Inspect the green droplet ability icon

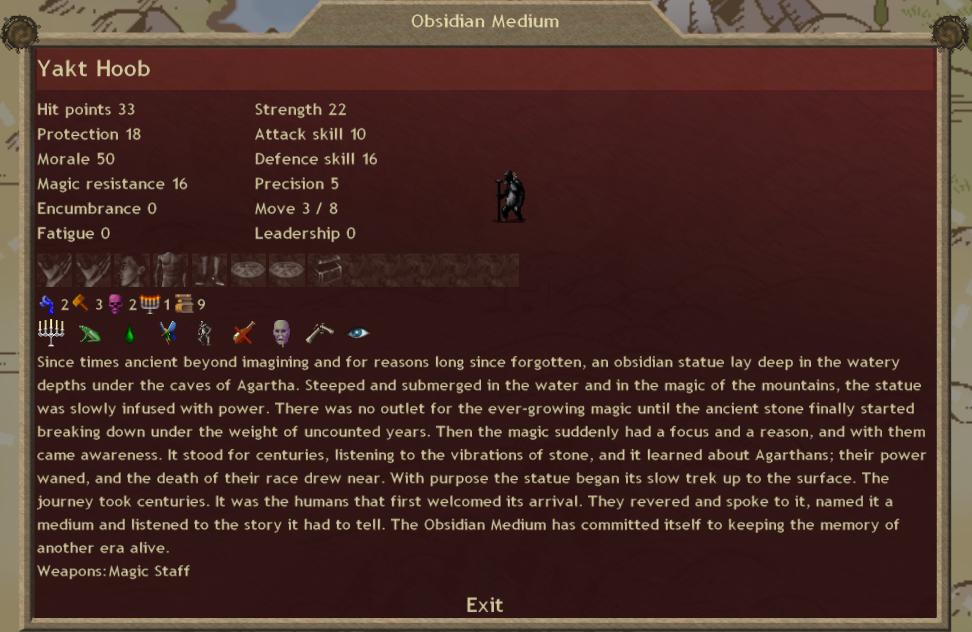coord(128,334)
